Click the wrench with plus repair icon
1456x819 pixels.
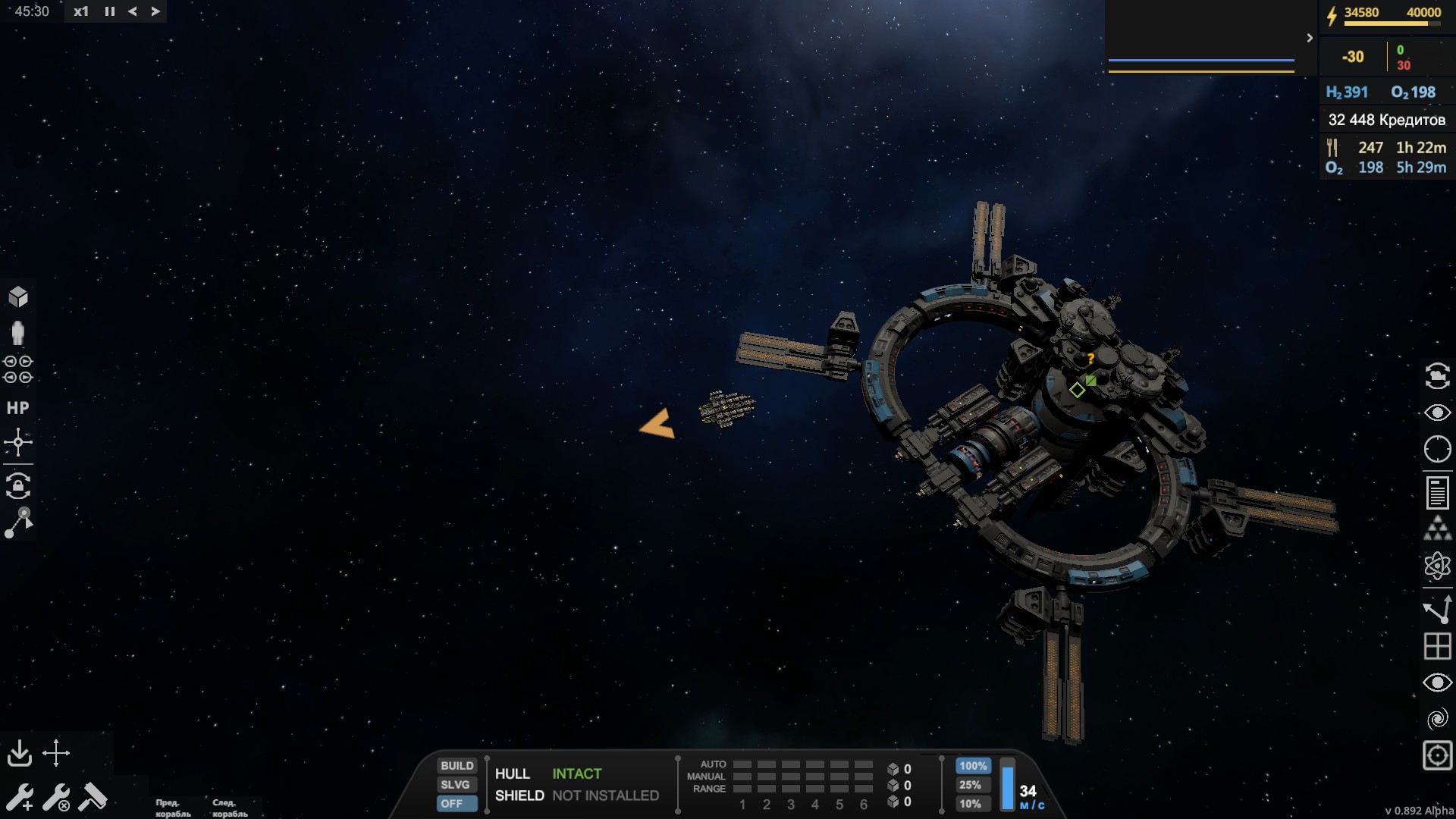(19, 798)
